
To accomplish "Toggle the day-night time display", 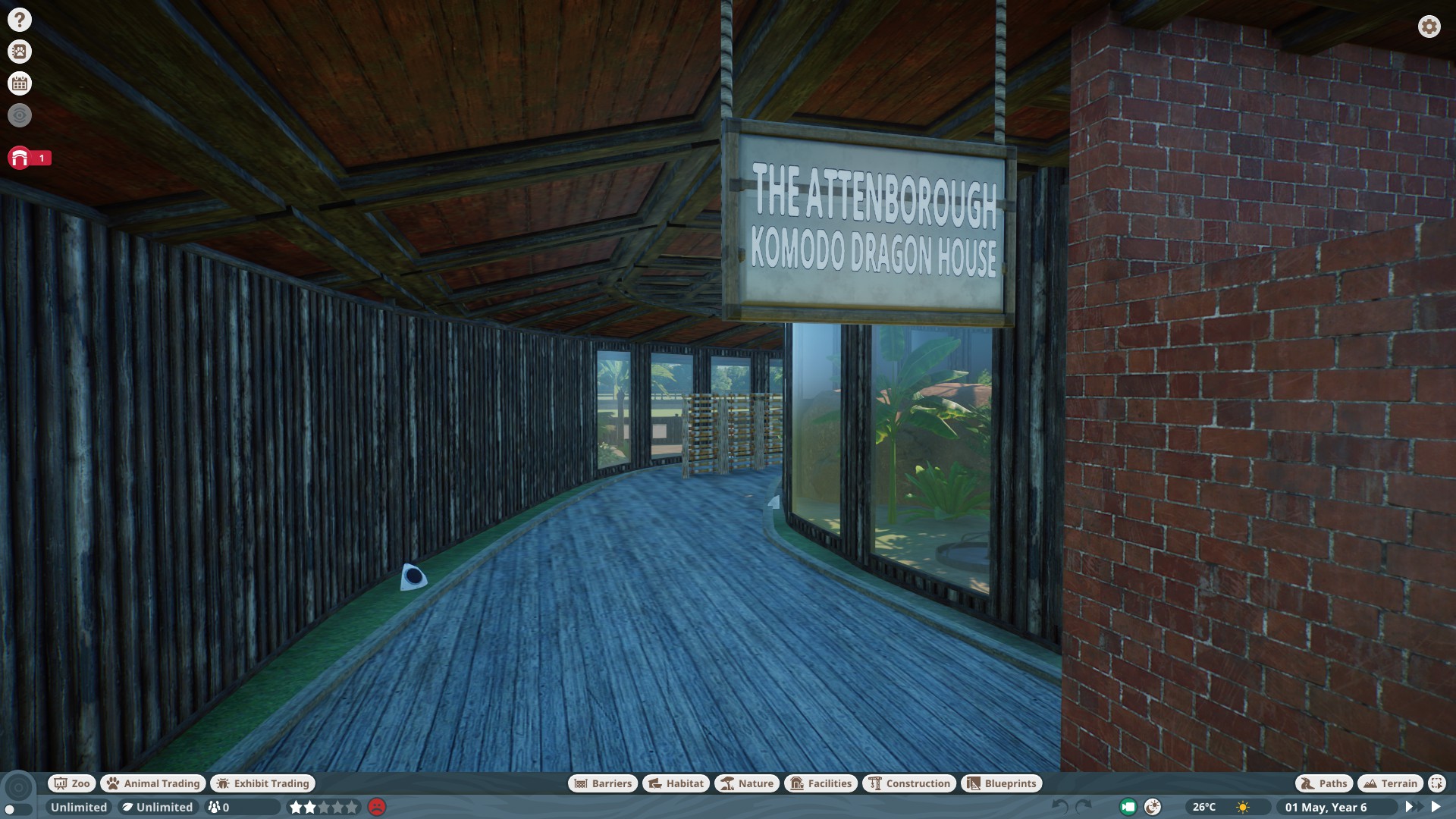I will pos(1152,807).
